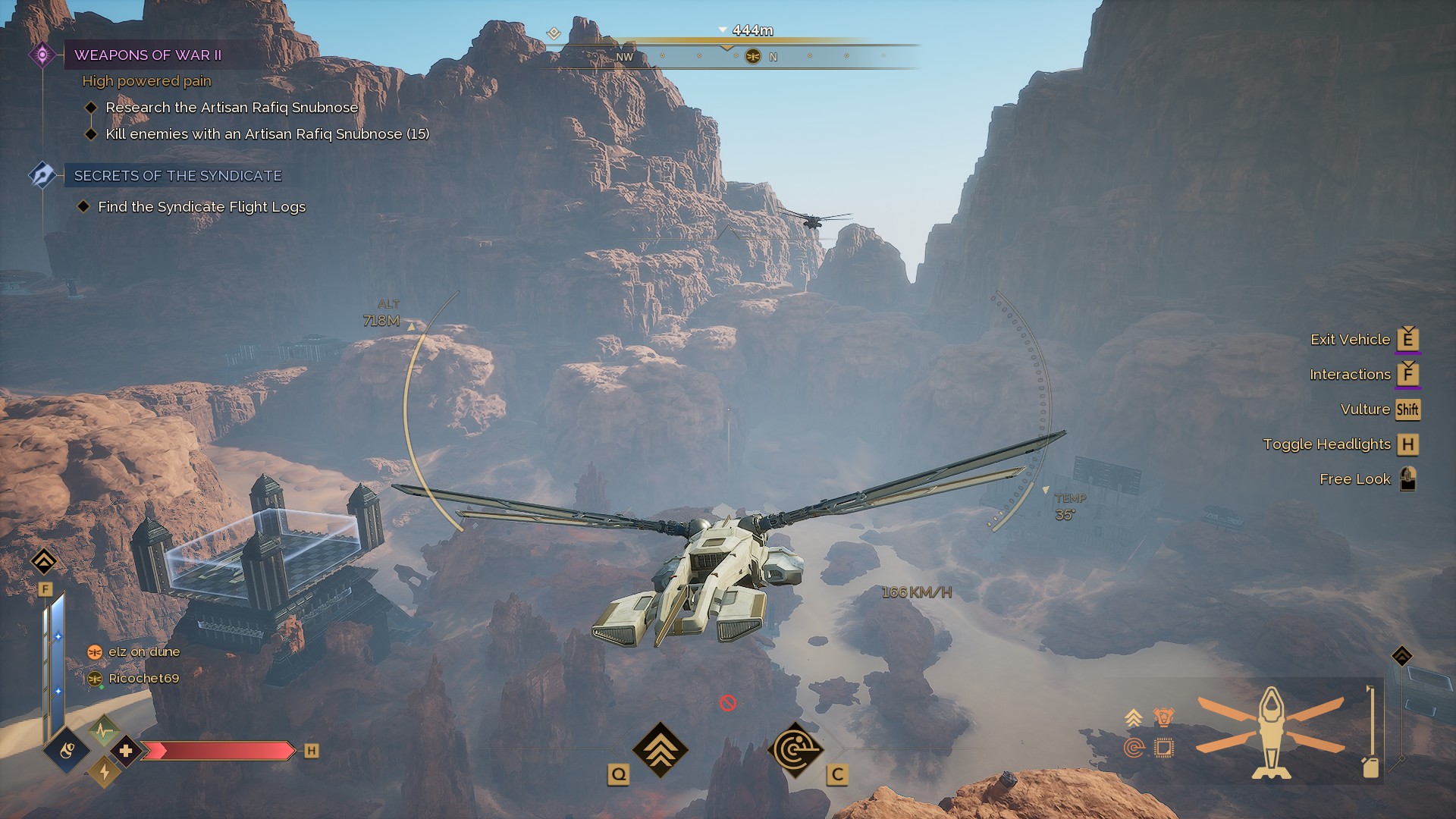Click the compass bar heading strip
The width and height of the screenshot is (1456, 819).
[728, 56]
